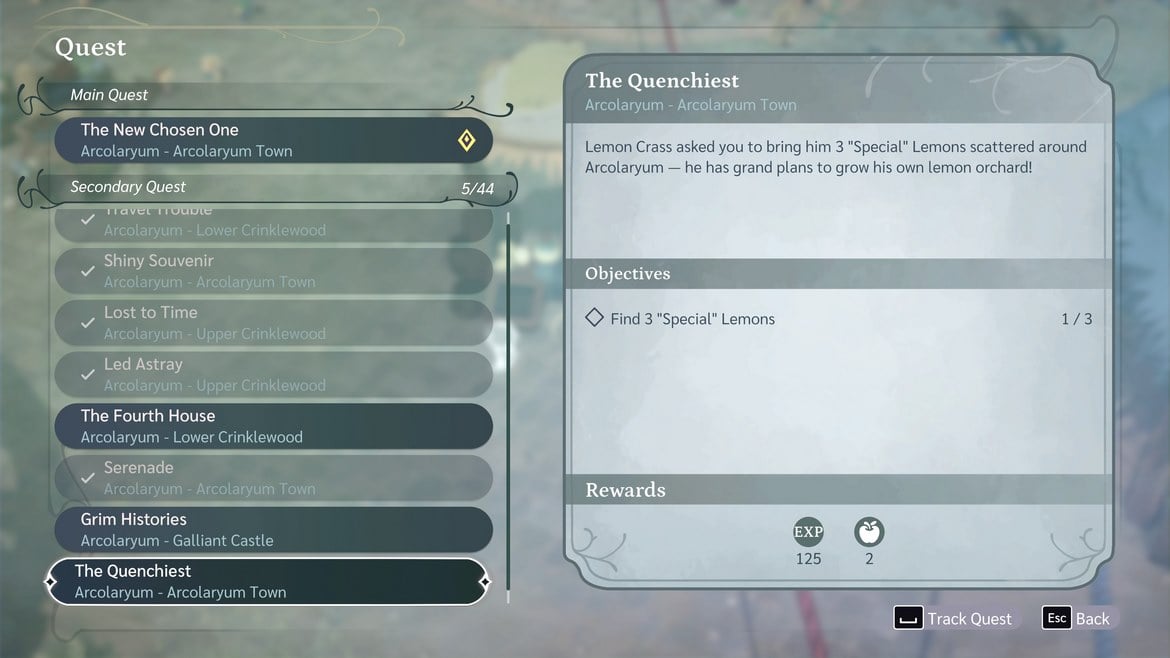The image size is (1170, 658).
Task: Click the EXP reward icon
Action: [808, 532]
